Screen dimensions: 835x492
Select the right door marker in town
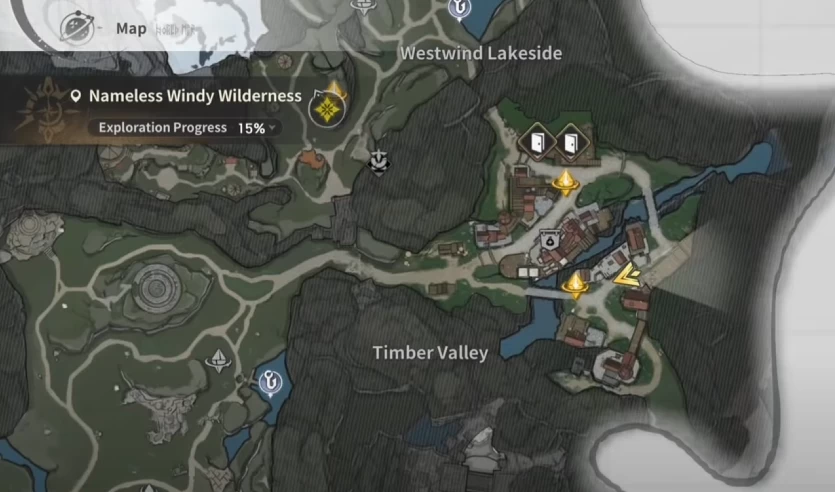570,141
